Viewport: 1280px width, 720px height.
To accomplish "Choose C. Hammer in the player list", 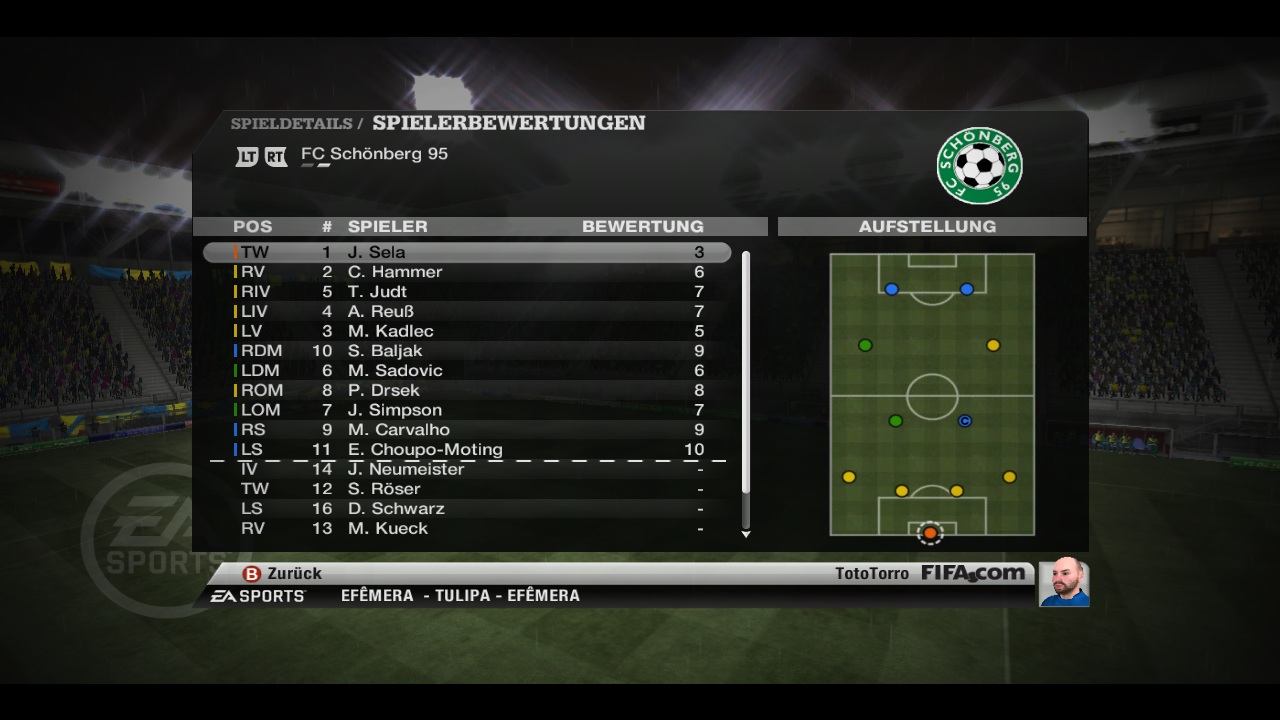I will 466,272.
